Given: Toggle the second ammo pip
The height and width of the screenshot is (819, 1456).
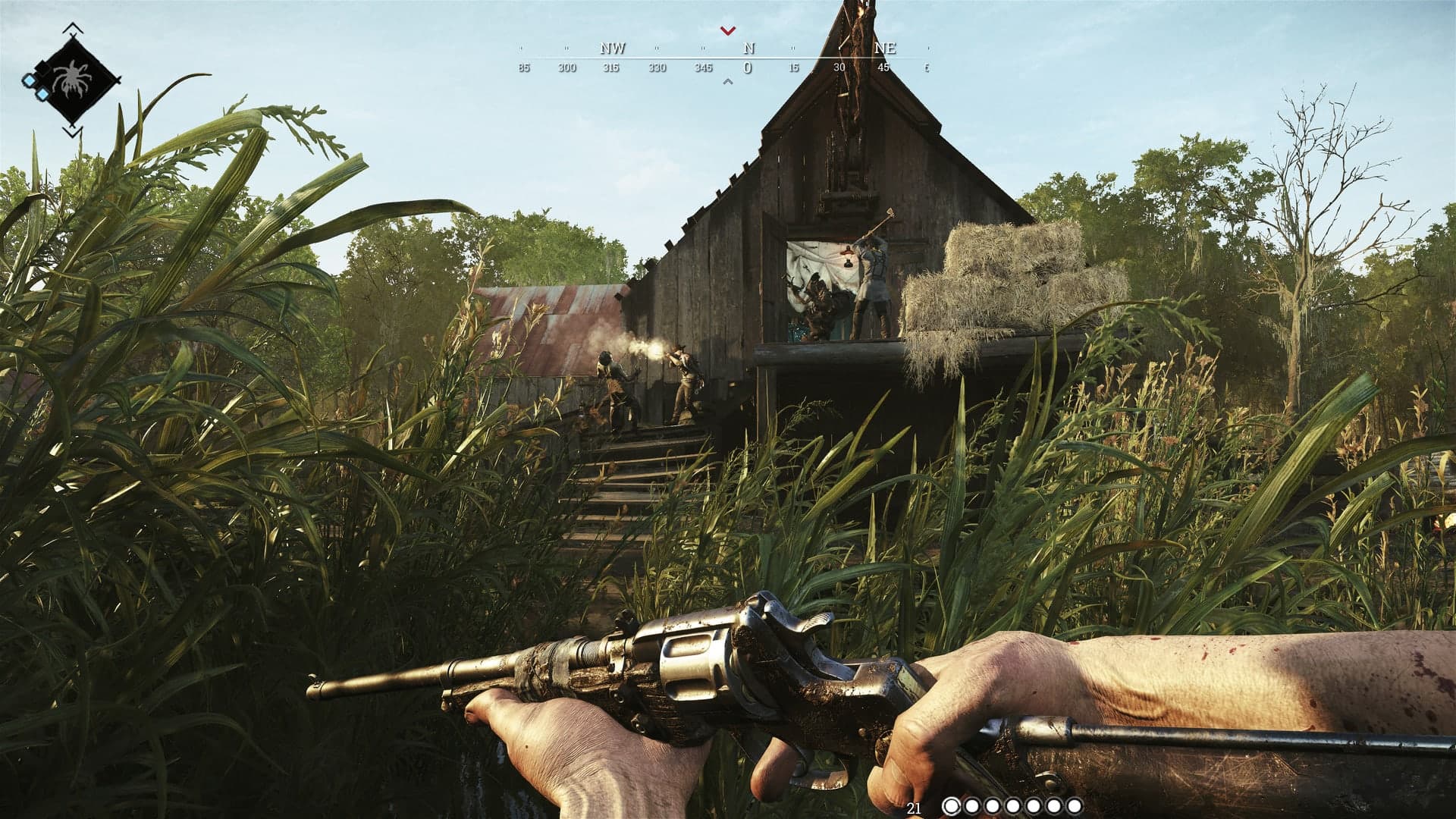Looking at the screenshot, I should [972, 805].
